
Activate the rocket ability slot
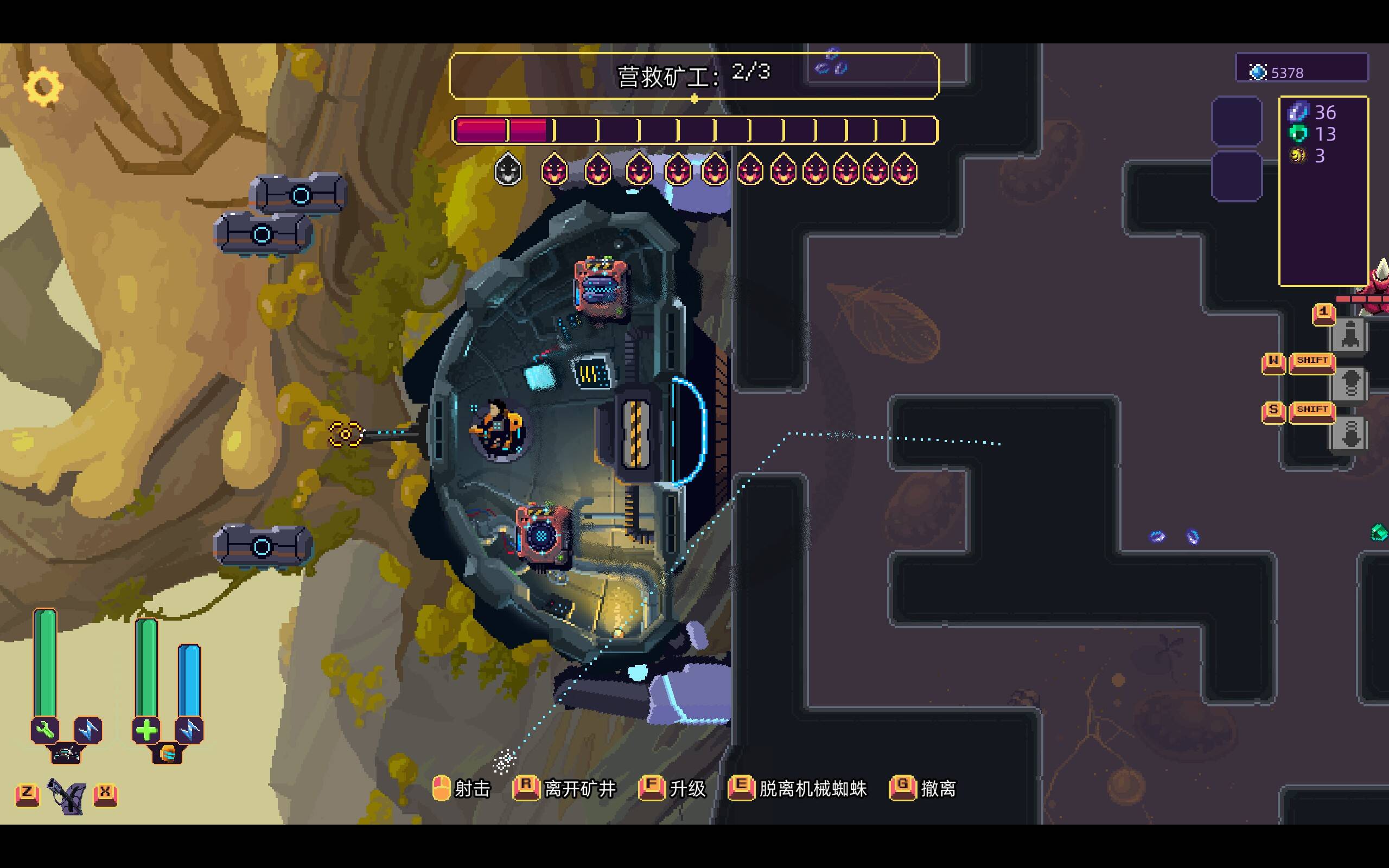(x=1350, y=335)
